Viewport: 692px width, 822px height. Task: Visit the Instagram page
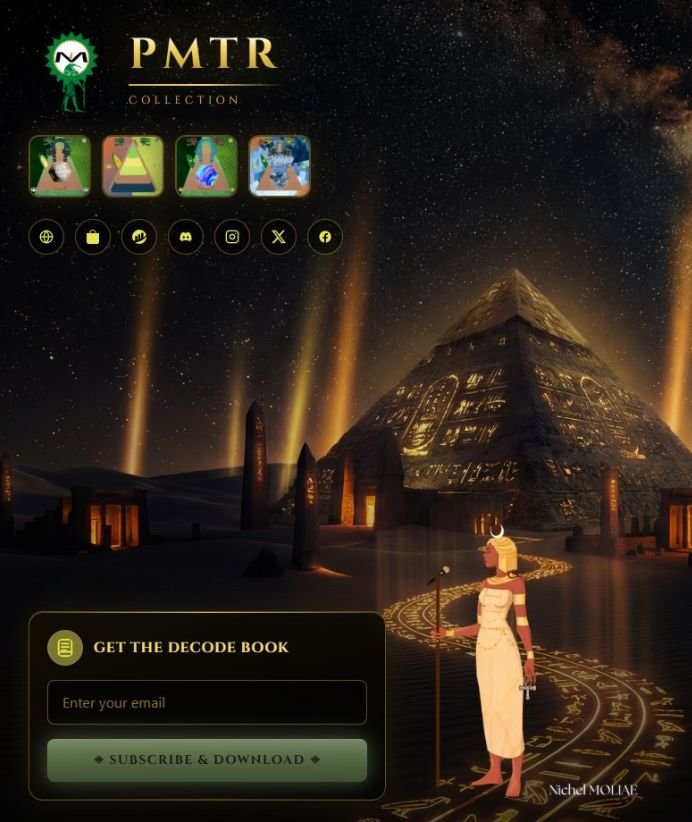[232, 237]
